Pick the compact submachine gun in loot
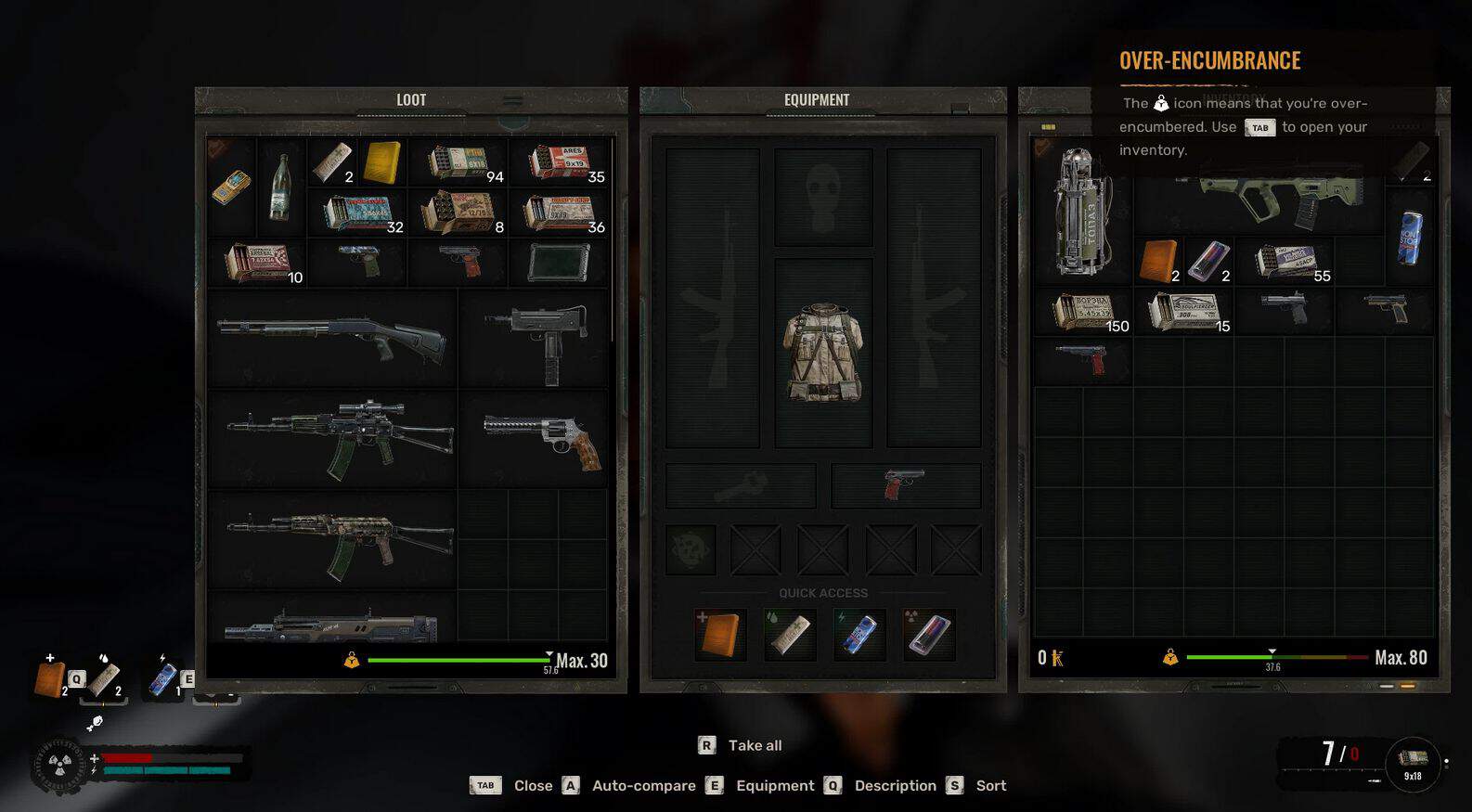This screenshot has height=812, width=1472. 535,337
